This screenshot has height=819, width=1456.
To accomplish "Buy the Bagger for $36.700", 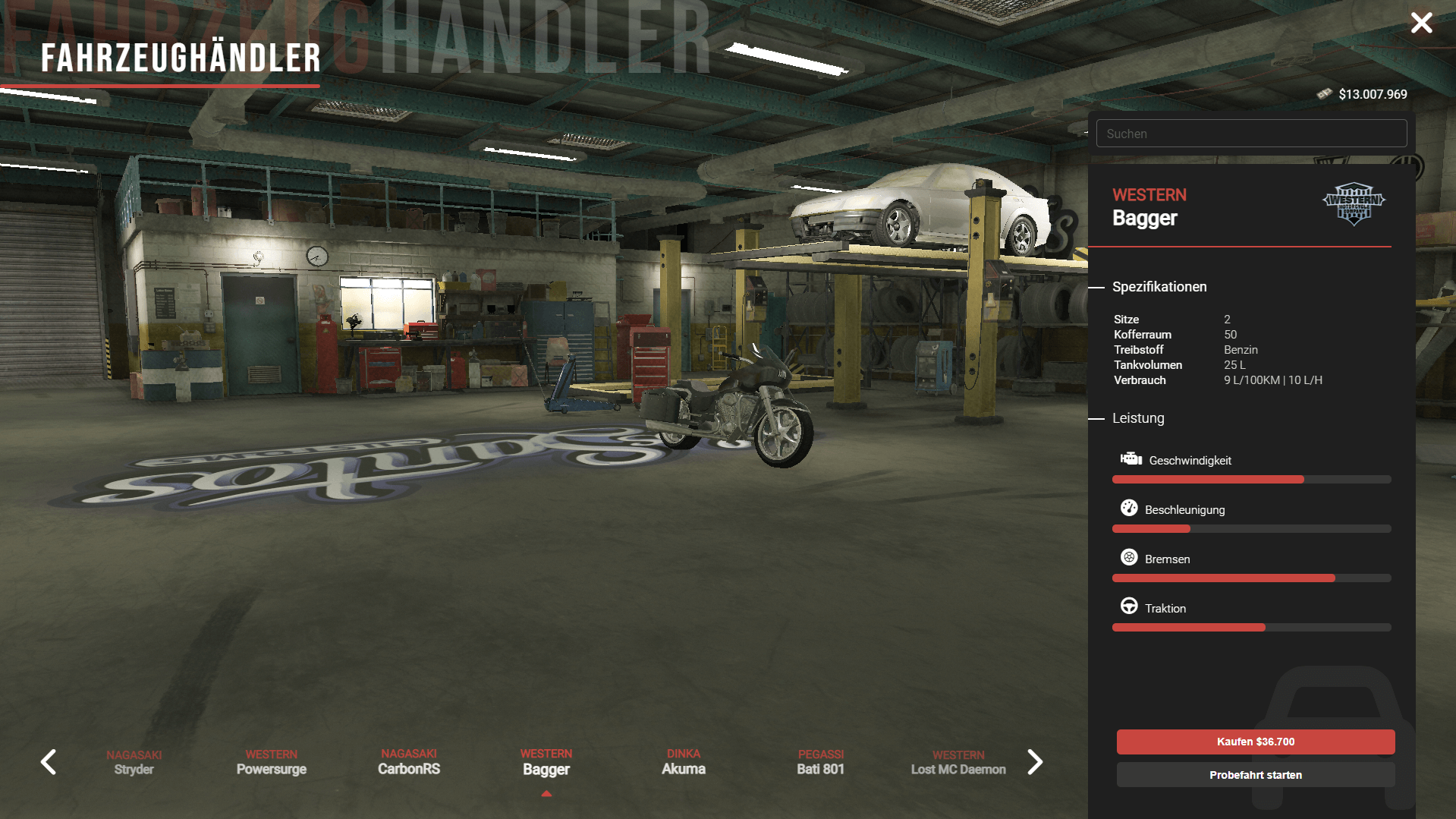I will click(1255, 742).
